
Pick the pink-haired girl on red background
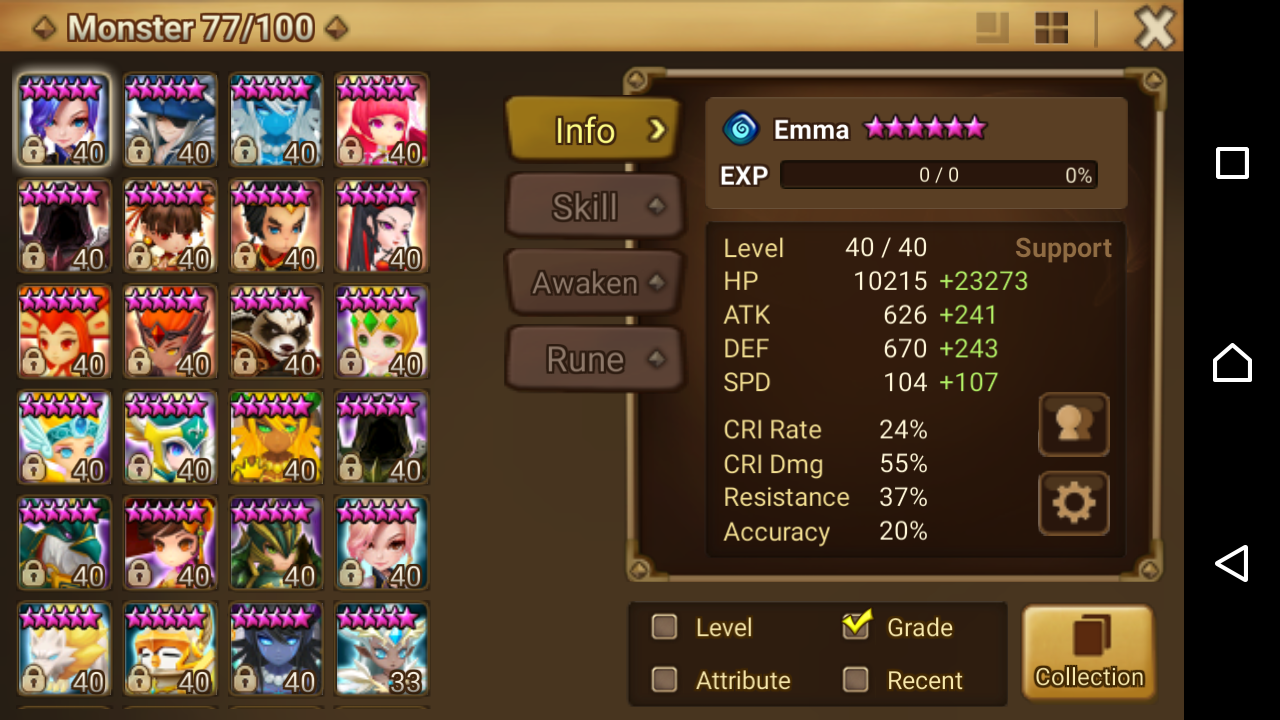(x=381, y=120)
